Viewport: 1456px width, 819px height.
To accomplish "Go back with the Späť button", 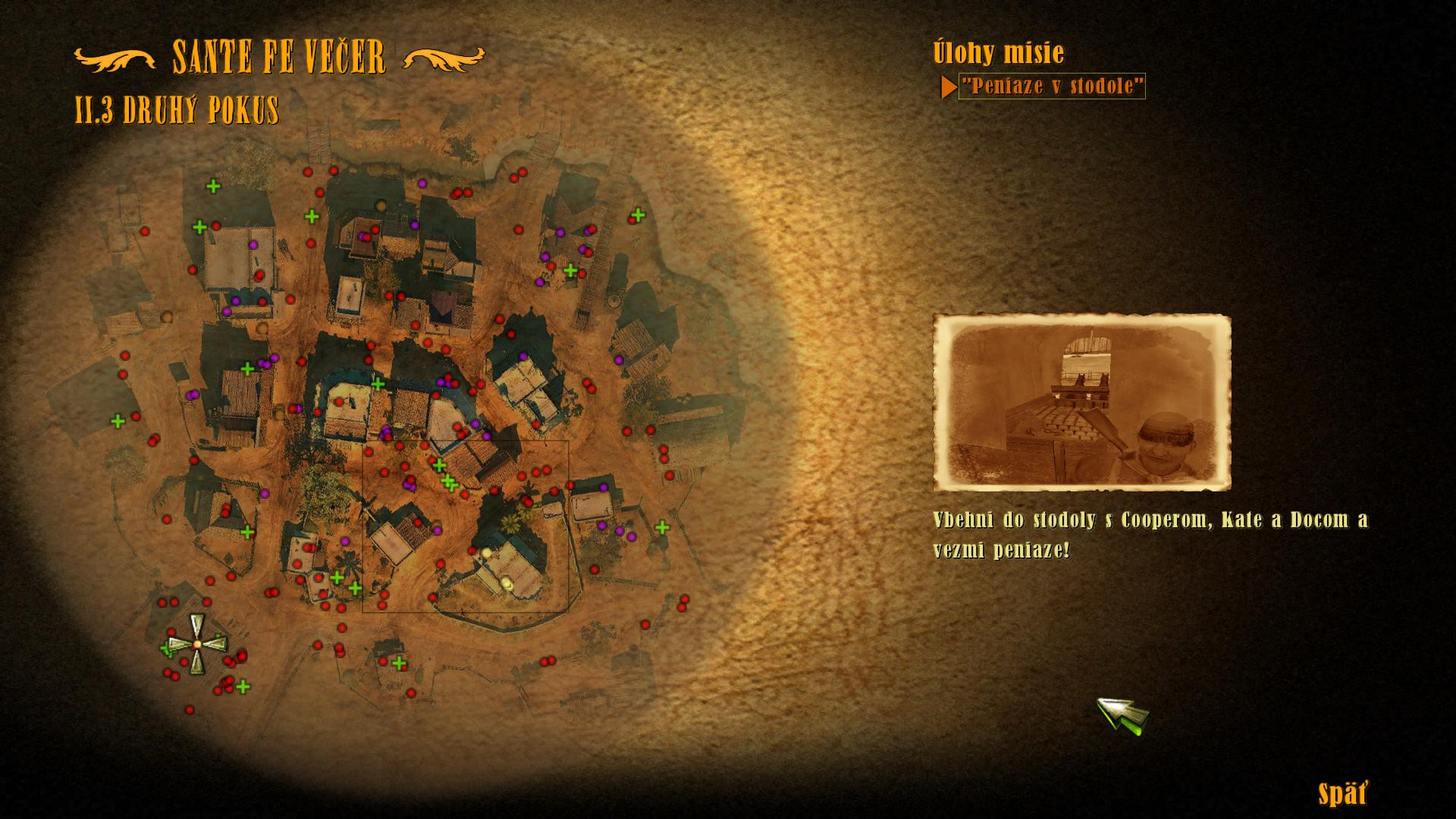I will [x=1341, y=795].
